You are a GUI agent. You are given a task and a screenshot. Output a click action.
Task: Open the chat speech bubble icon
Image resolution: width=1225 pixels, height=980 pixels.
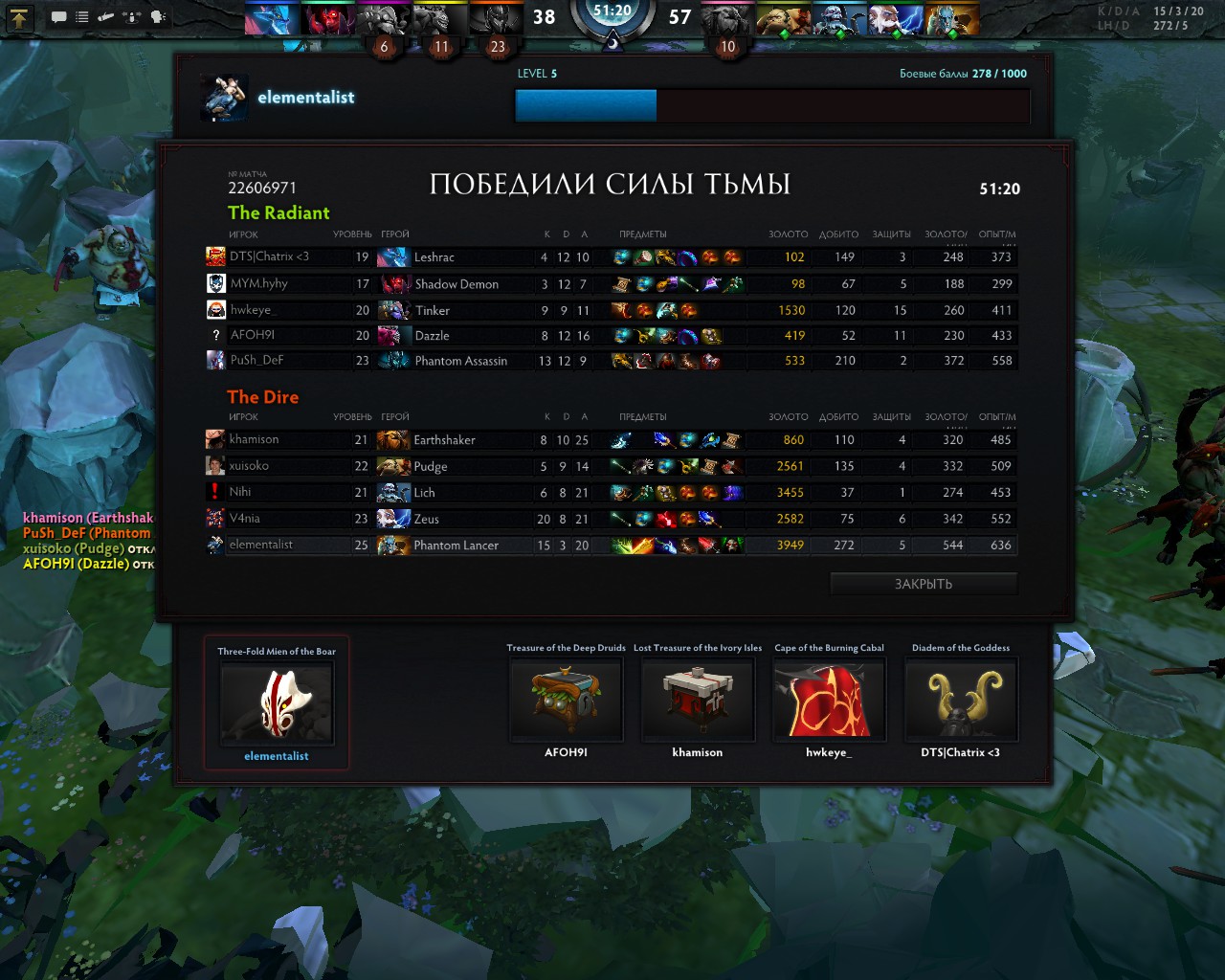58,17
